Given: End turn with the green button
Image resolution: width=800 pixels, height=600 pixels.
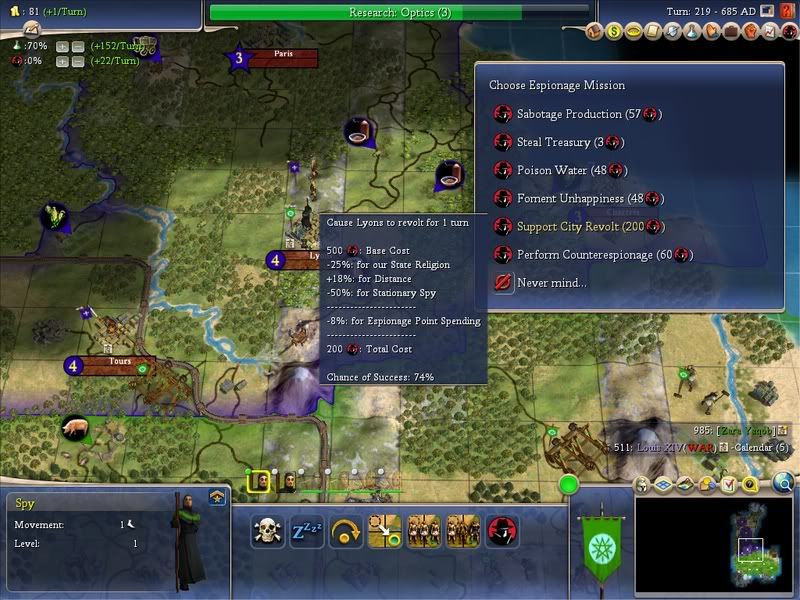Looking at the screenshot, I should tap(570, 486).
